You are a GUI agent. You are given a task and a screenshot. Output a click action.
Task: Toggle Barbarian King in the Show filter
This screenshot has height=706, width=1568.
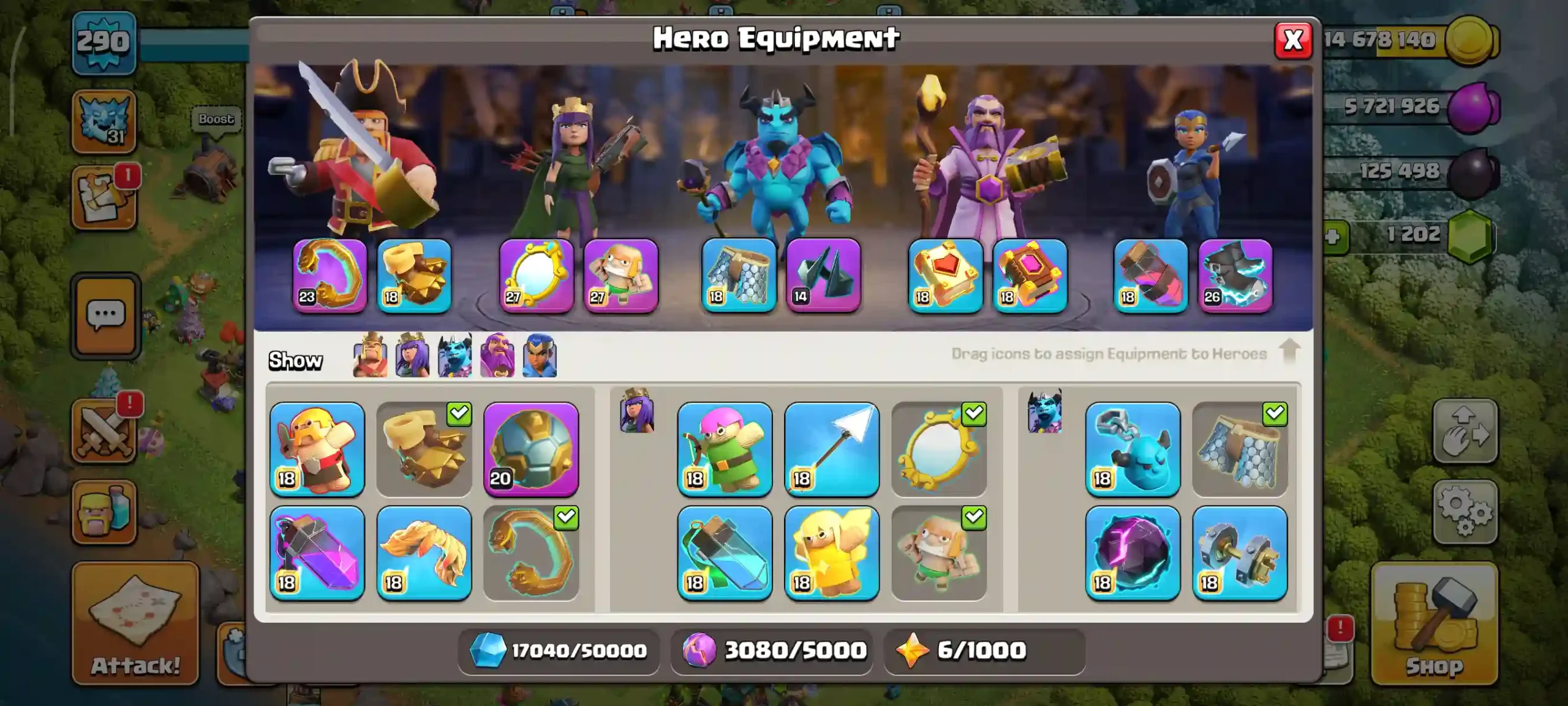(x=371, y=355)
